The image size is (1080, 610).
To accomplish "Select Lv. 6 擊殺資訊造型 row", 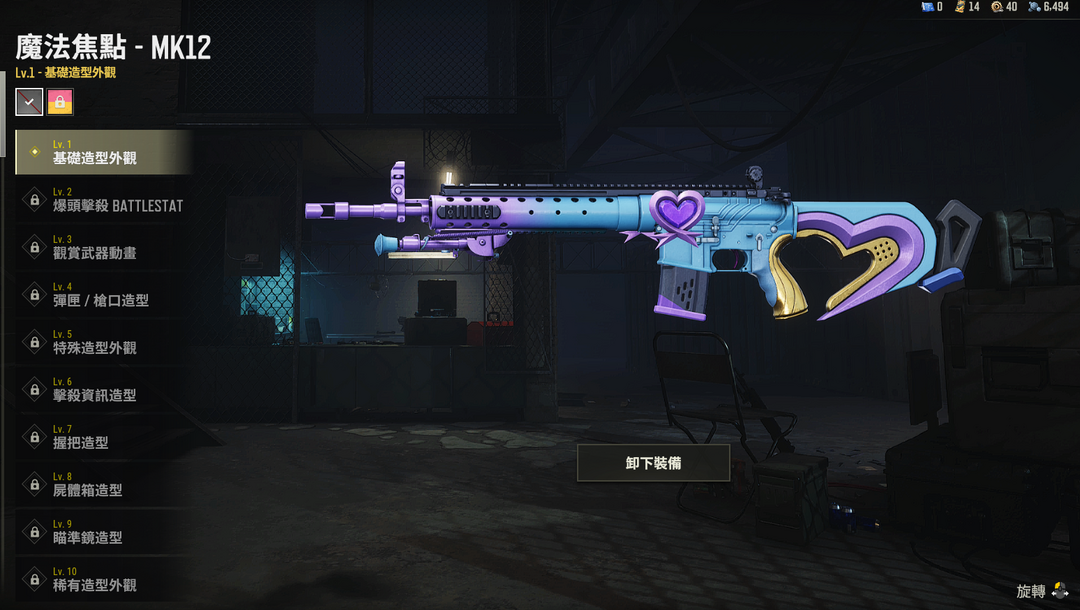I will pos(103,390).
